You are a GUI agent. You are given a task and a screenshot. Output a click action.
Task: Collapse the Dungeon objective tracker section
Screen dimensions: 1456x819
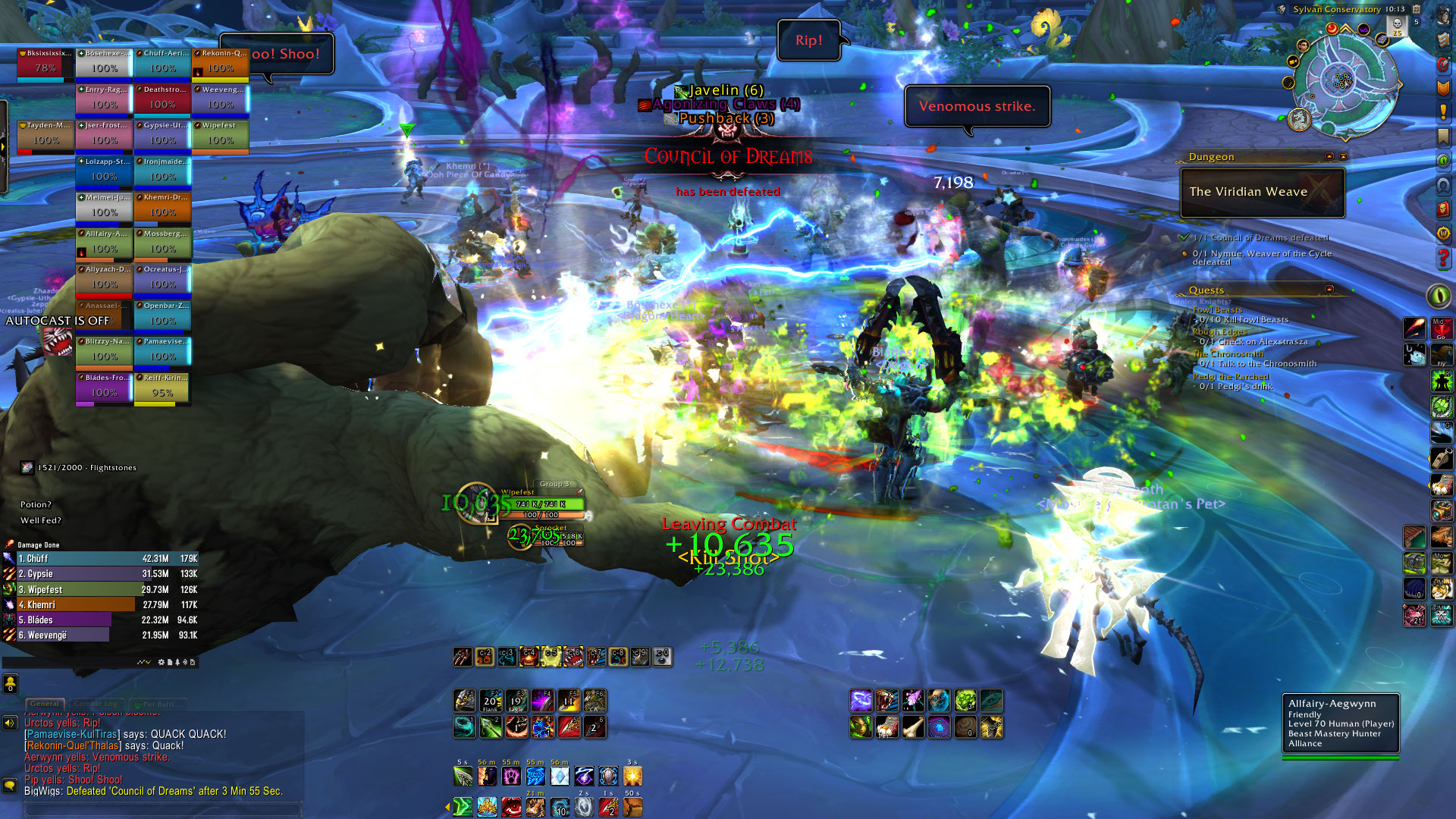tap(1329, 156)
